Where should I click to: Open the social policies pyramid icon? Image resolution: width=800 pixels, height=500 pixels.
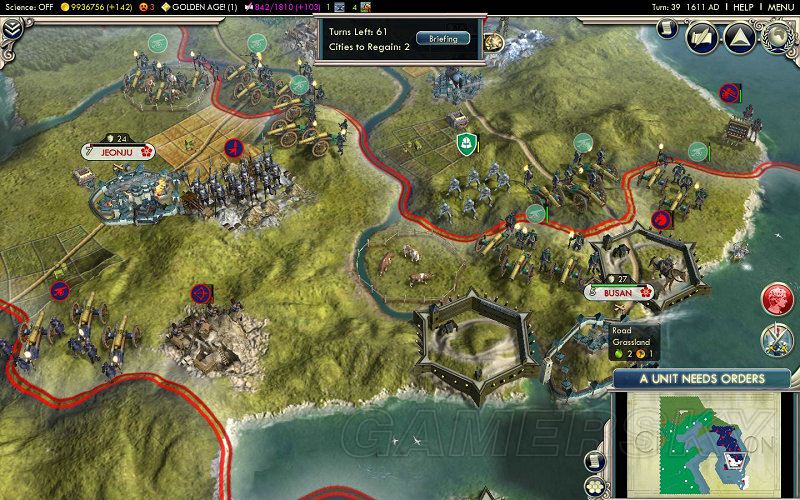[x=741, y=39]
